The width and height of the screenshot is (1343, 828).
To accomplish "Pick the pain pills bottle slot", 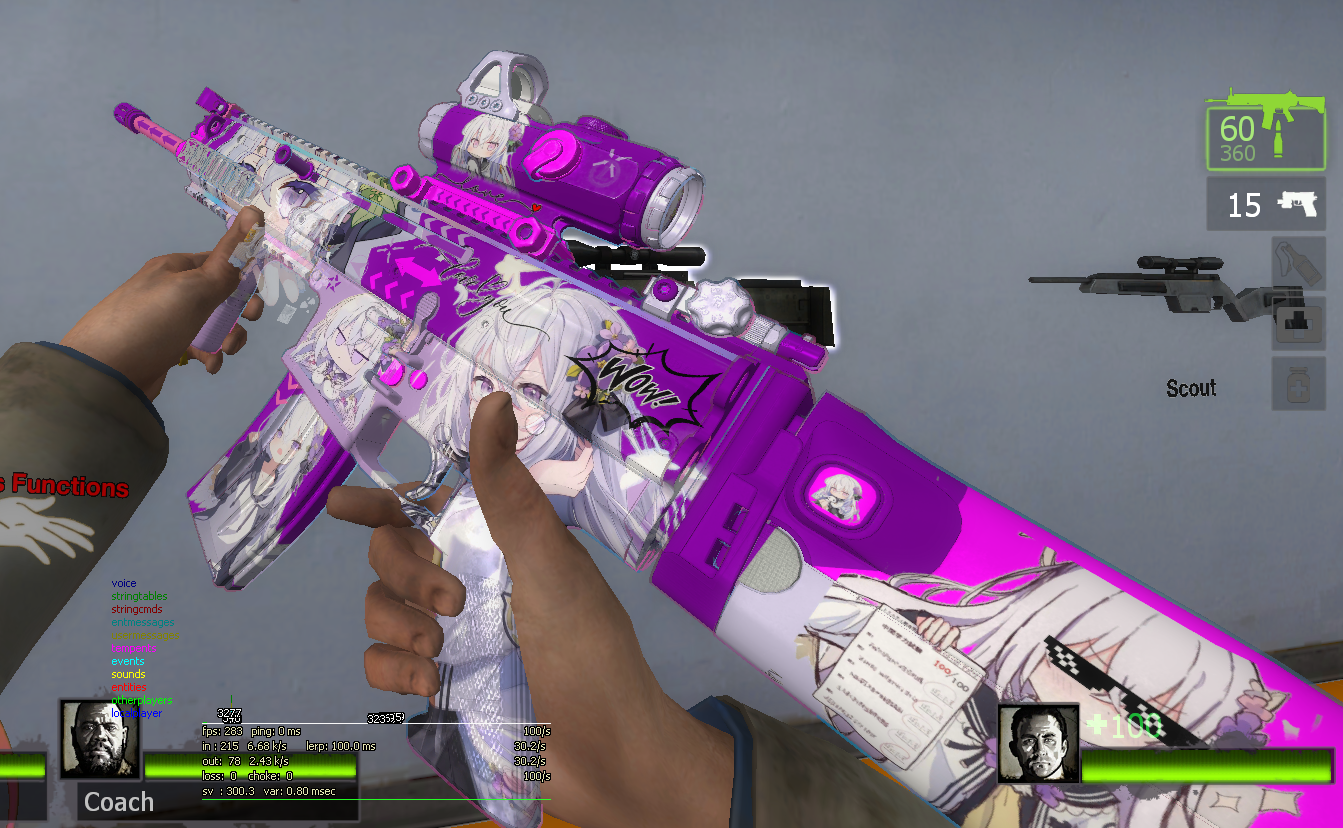I will coord(1298,383).
